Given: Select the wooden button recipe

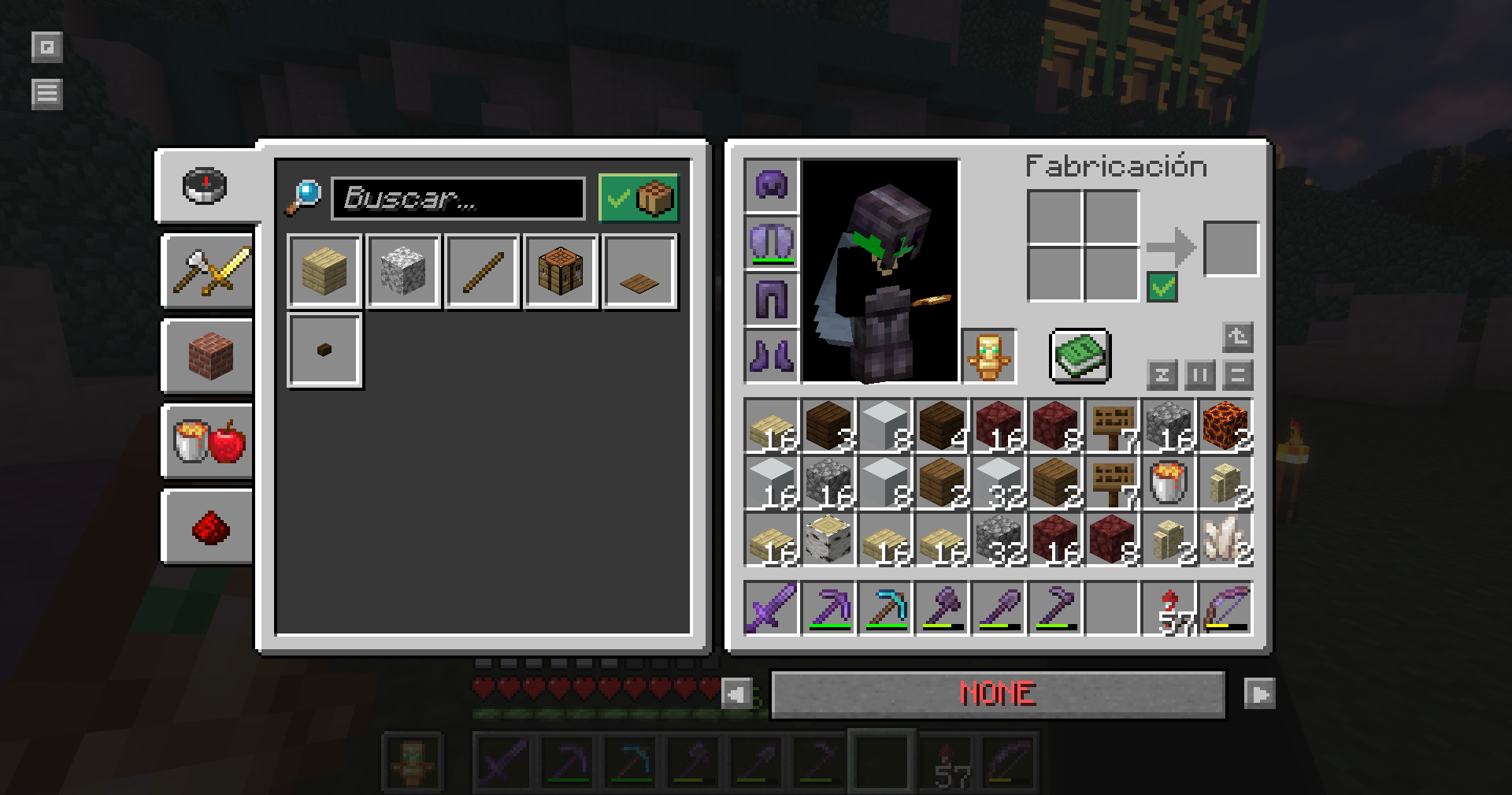Looking at the screenshot, I should tap(324, 350).
